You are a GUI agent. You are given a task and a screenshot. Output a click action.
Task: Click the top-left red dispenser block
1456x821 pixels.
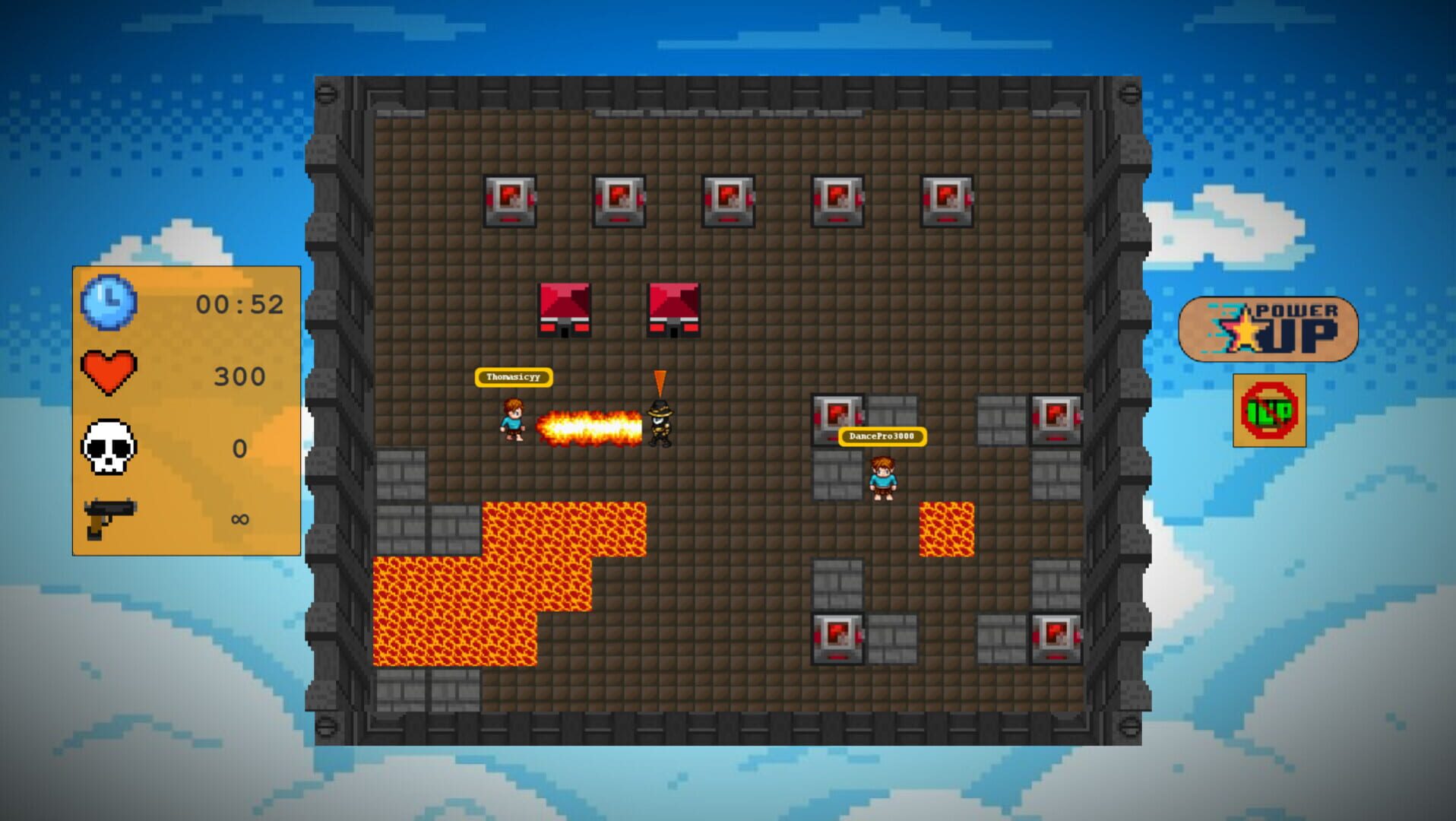pyautogui.click(x=511, y=201)
